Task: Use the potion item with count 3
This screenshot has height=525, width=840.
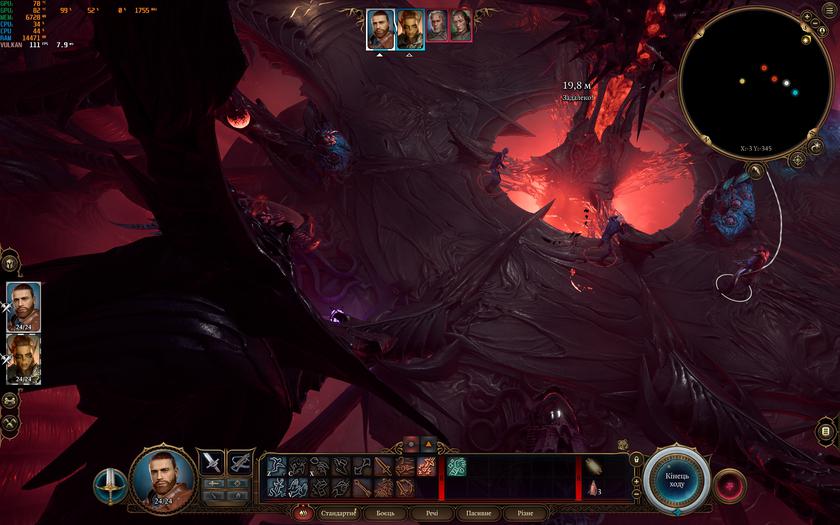Action: (593, 488)
